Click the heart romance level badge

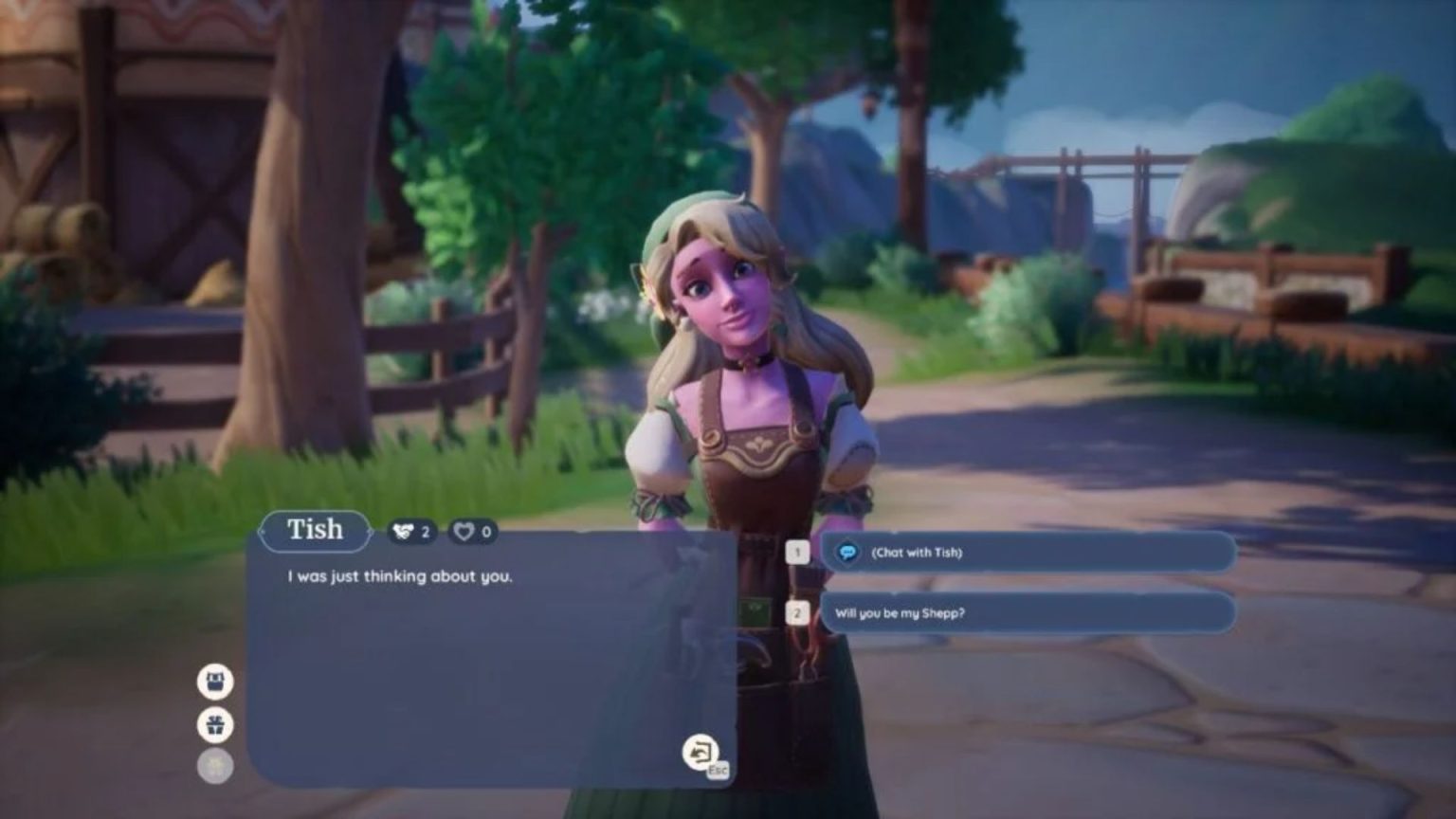(472, 532)
